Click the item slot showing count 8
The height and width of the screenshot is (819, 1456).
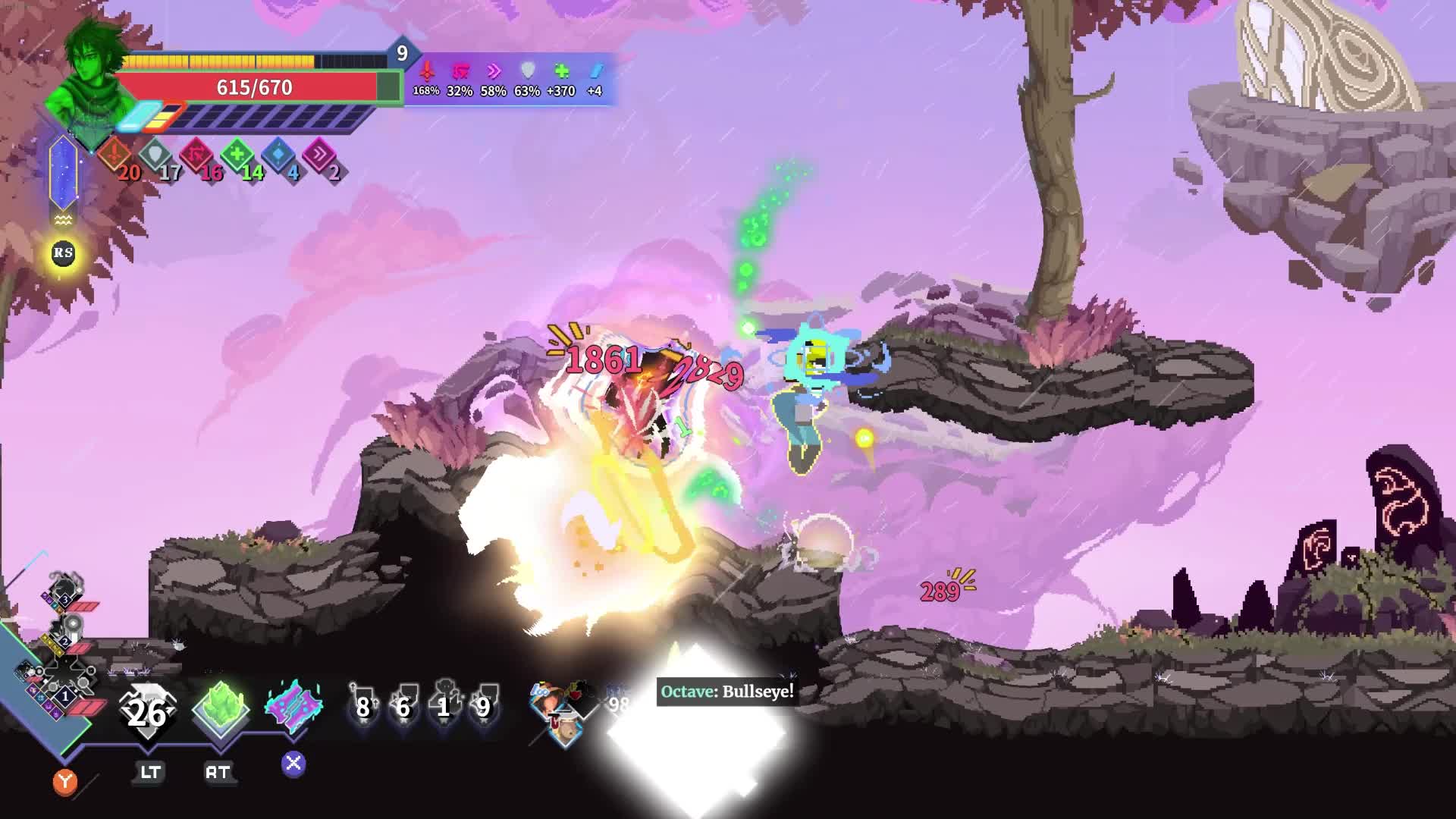362,704
